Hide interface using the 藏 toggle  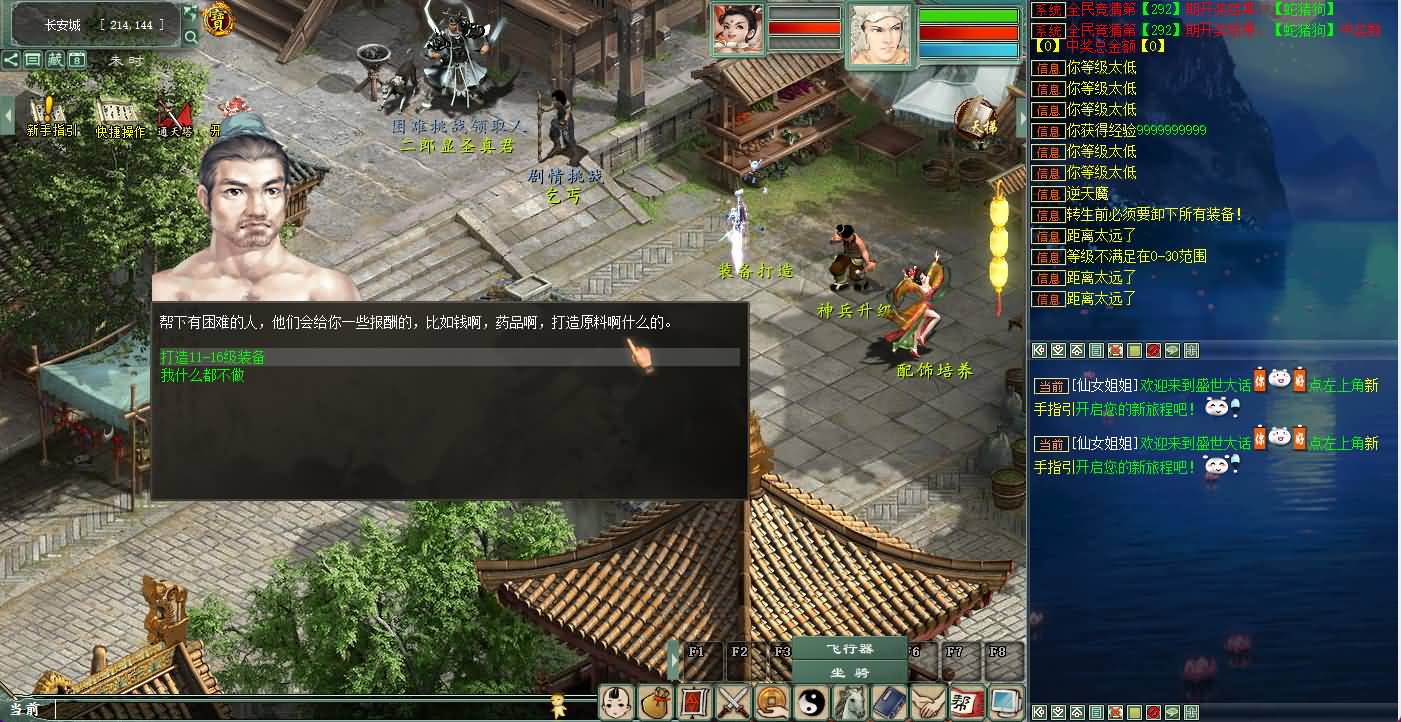(x=55, y=60)
